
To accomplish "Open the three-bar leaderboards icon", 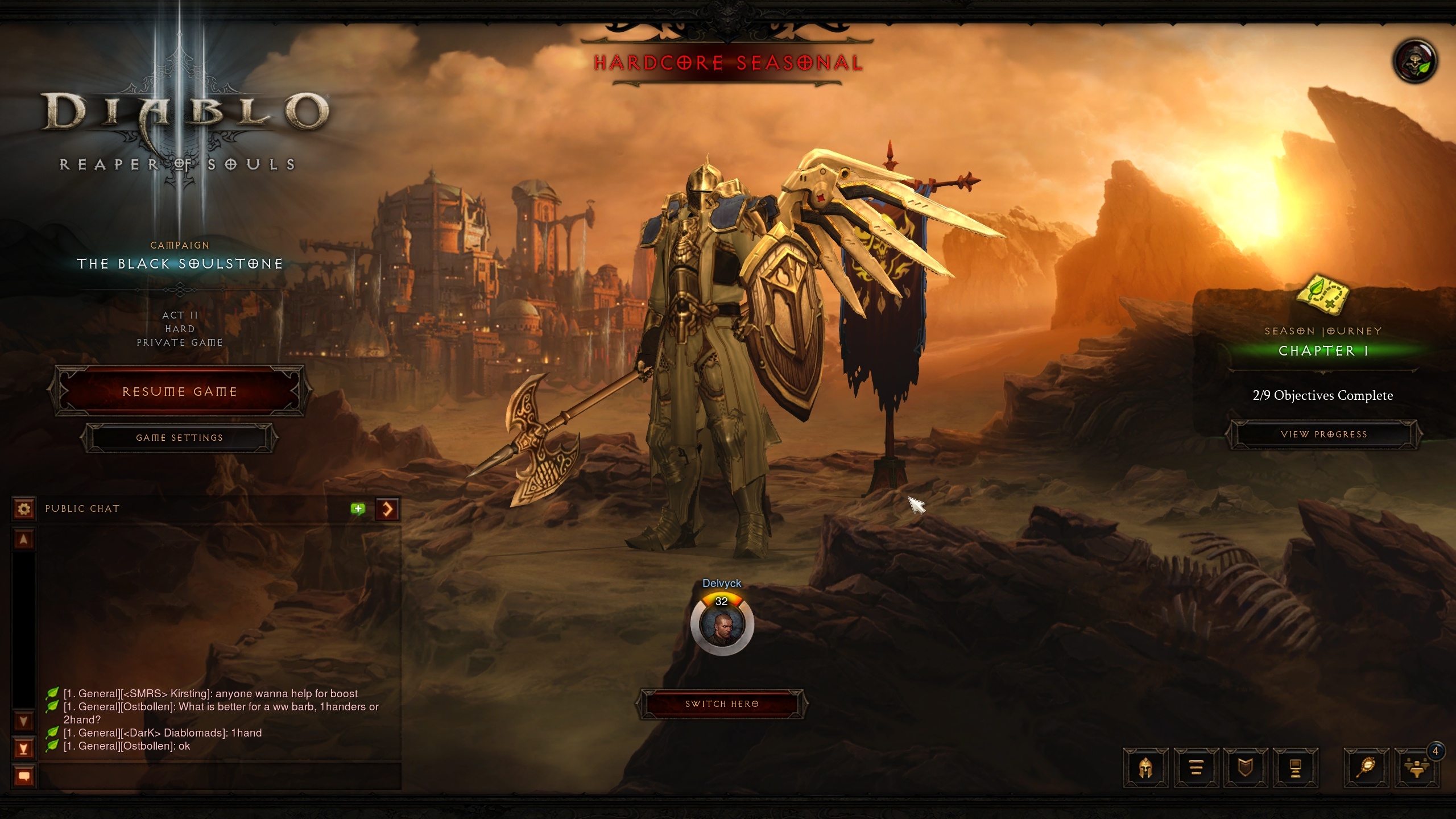I will point(1196,768).
